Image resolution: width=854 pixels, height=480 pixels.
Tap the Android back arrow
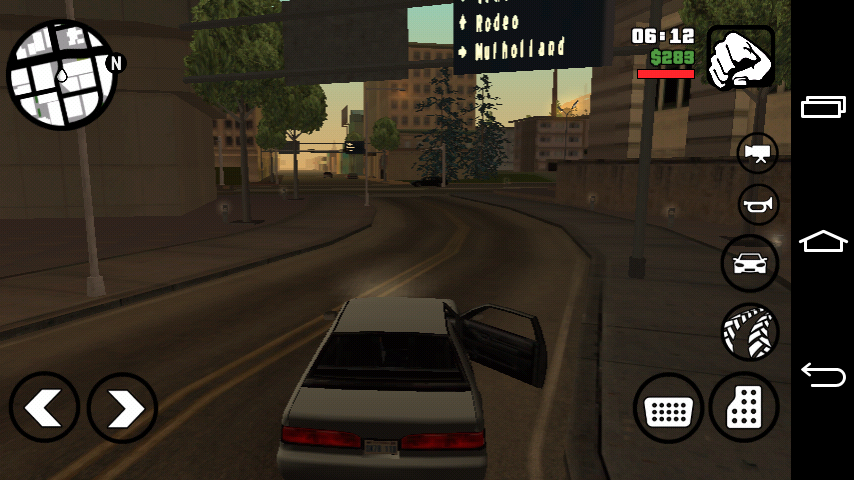[x=823, y=375]
